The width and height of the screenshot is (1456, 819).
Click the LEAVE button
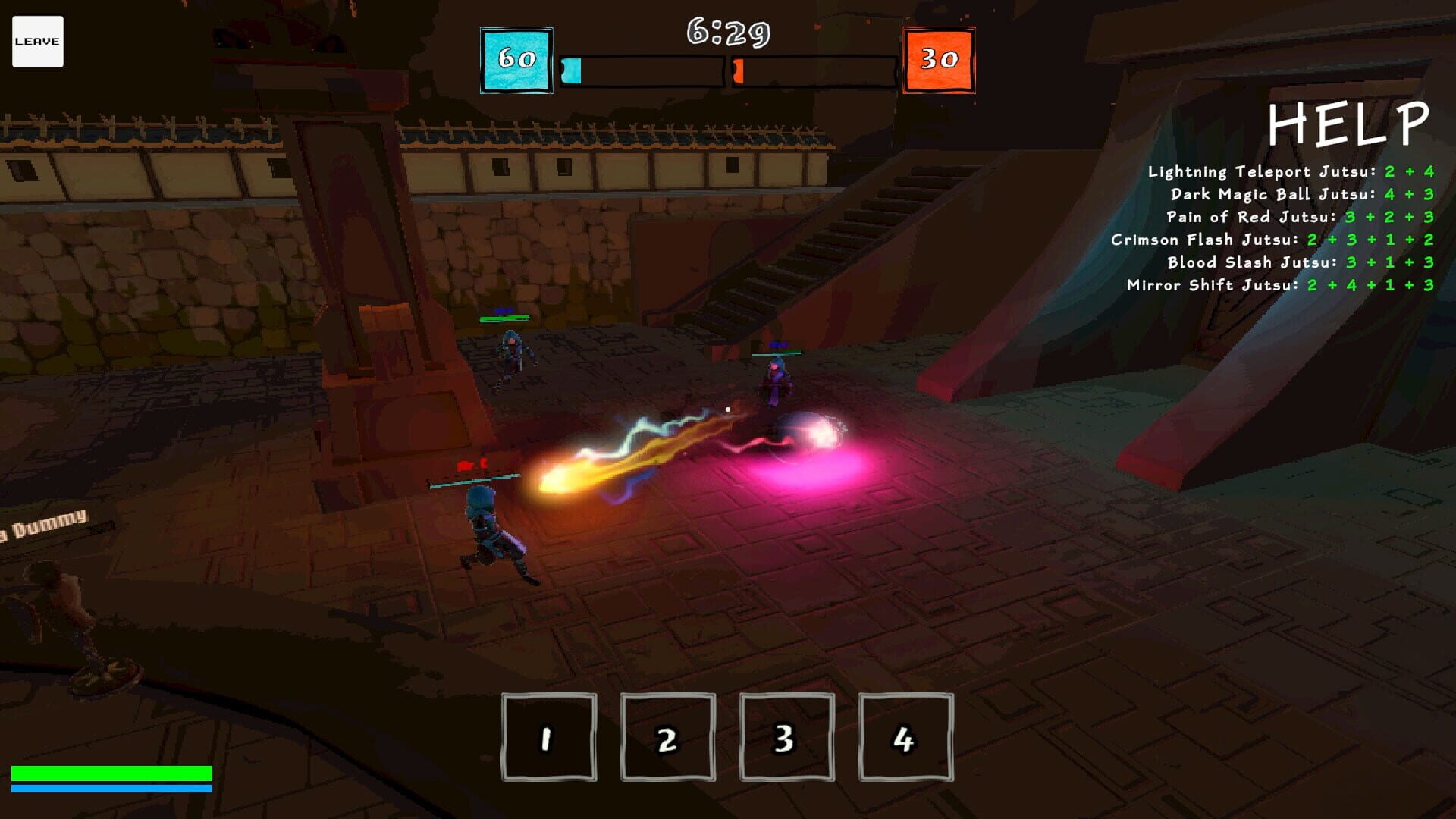(x=36, y=41)
